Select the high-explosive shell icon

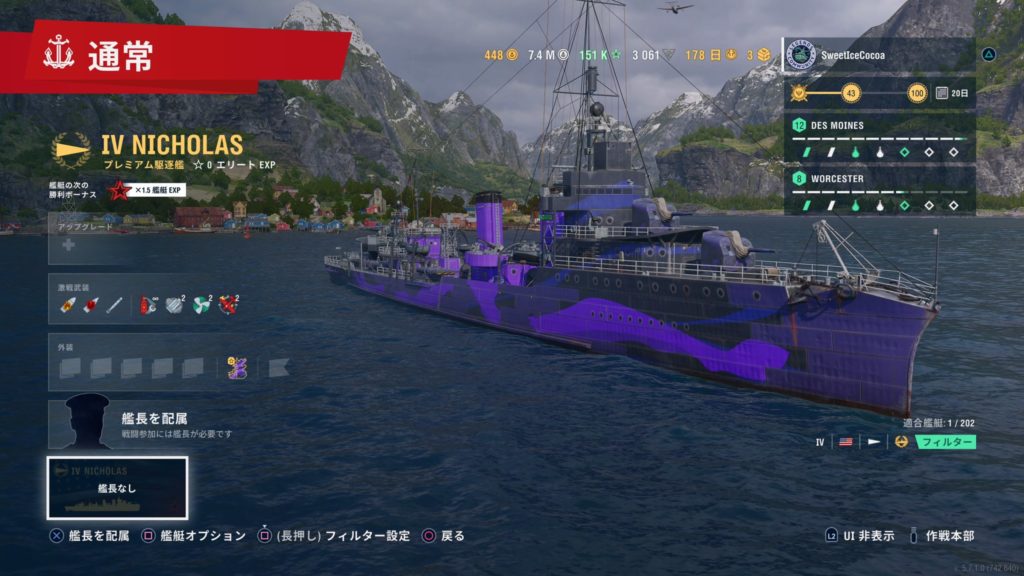click(x=68, y=305)
